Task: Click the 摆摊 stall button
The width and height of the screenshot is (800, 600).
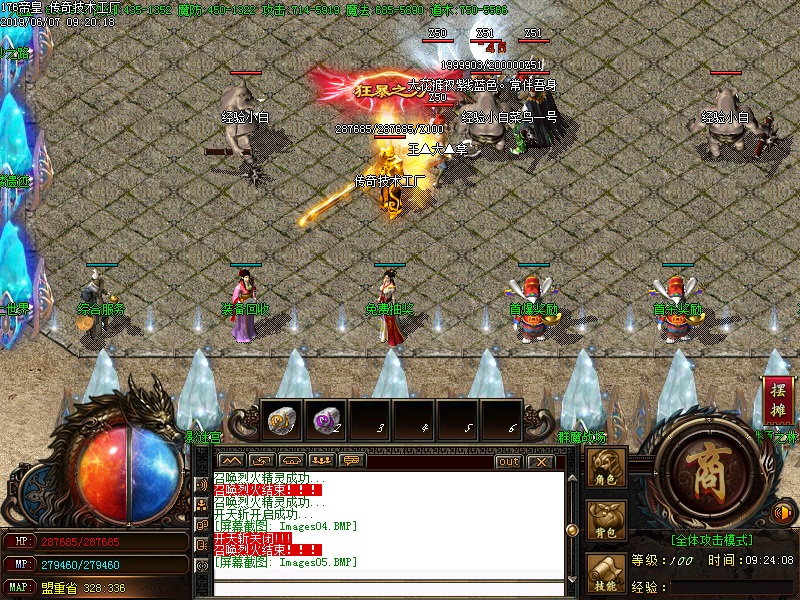Action: point(778,400)
